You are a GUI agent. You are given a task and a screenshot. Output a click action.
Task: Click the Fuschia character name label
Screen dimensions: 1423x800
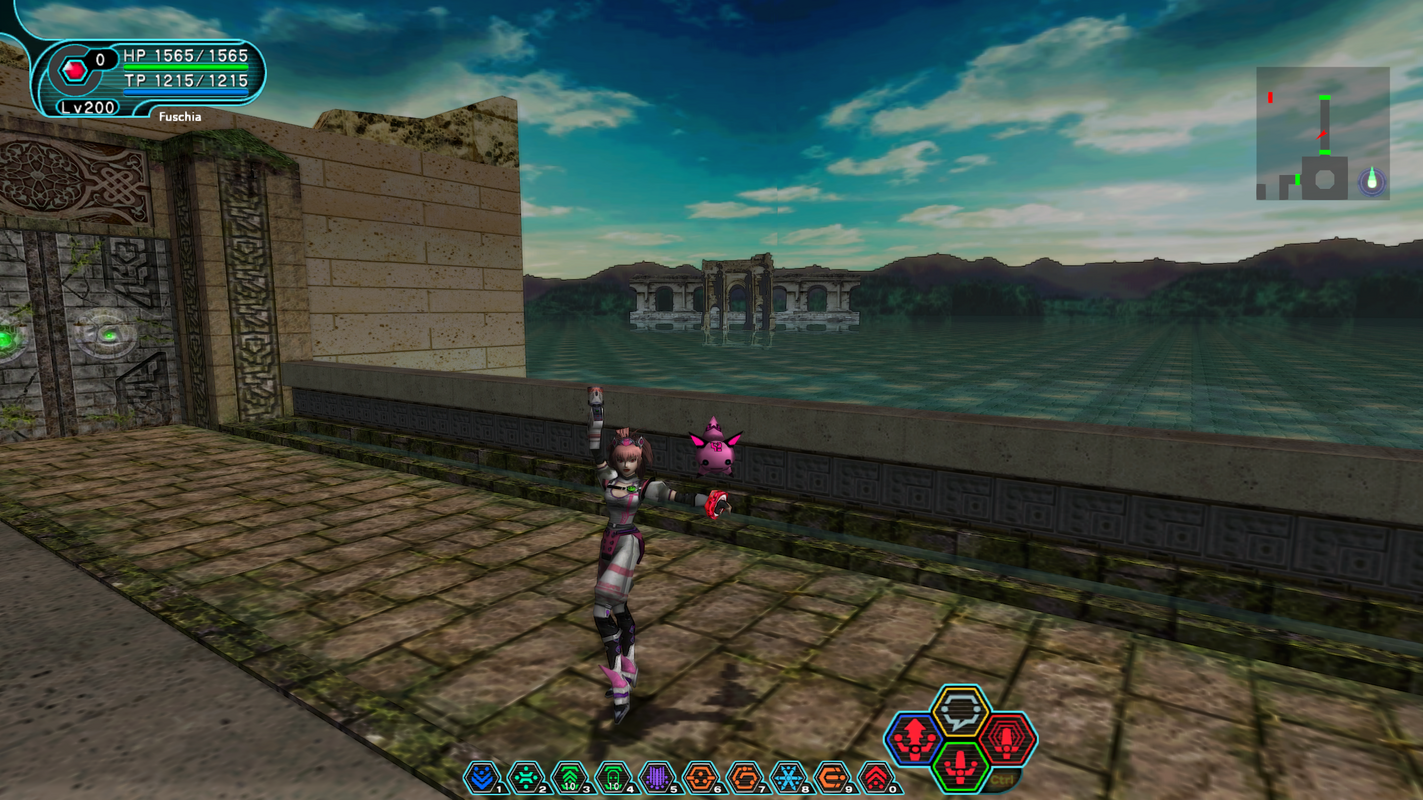click(x=180, y=116)
